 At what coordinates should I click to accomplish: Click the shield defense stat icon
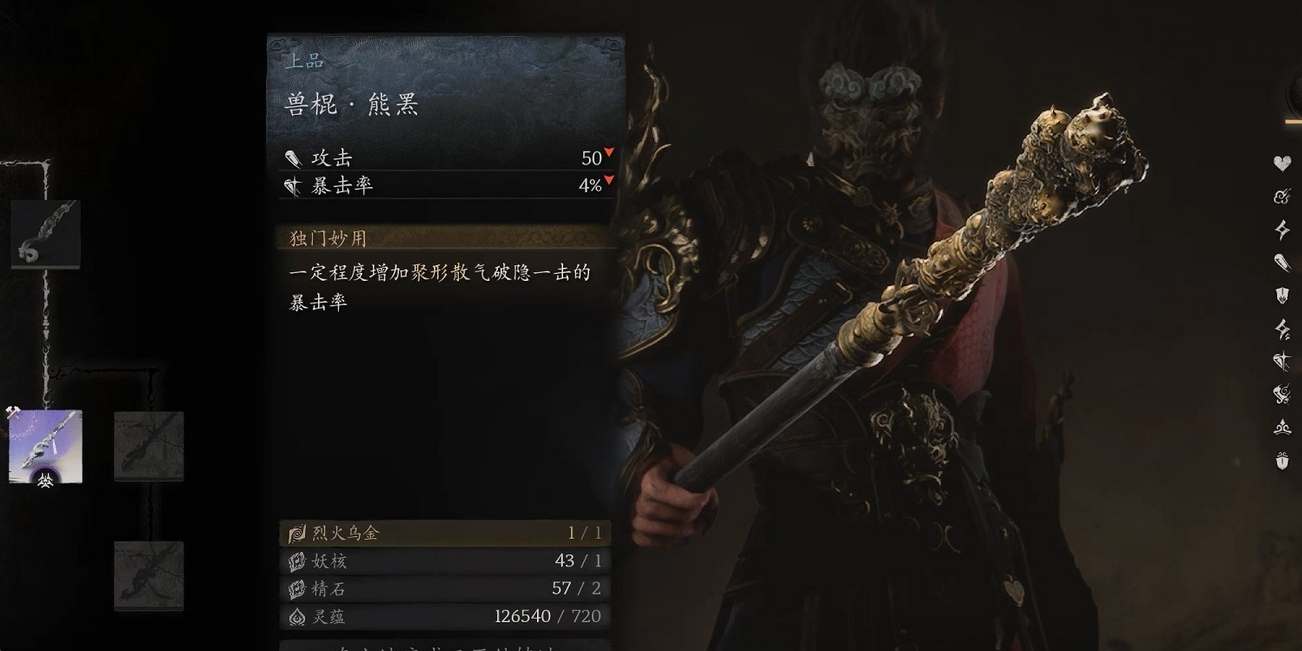tap(1282, 295)
